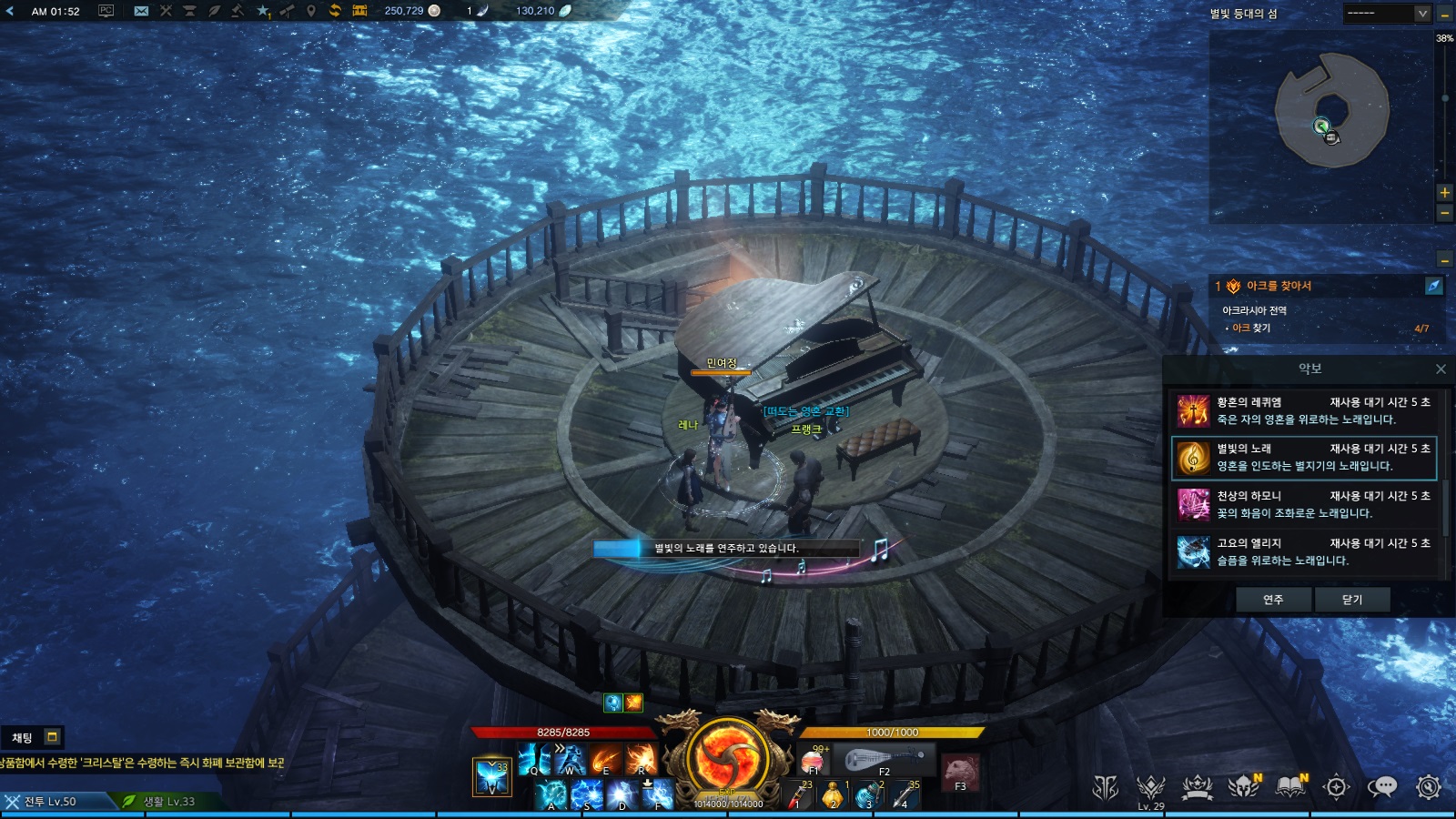Choose the 별빛의 노래 song row
This screenshot has width=1456, height=819.
[1303, 458]
